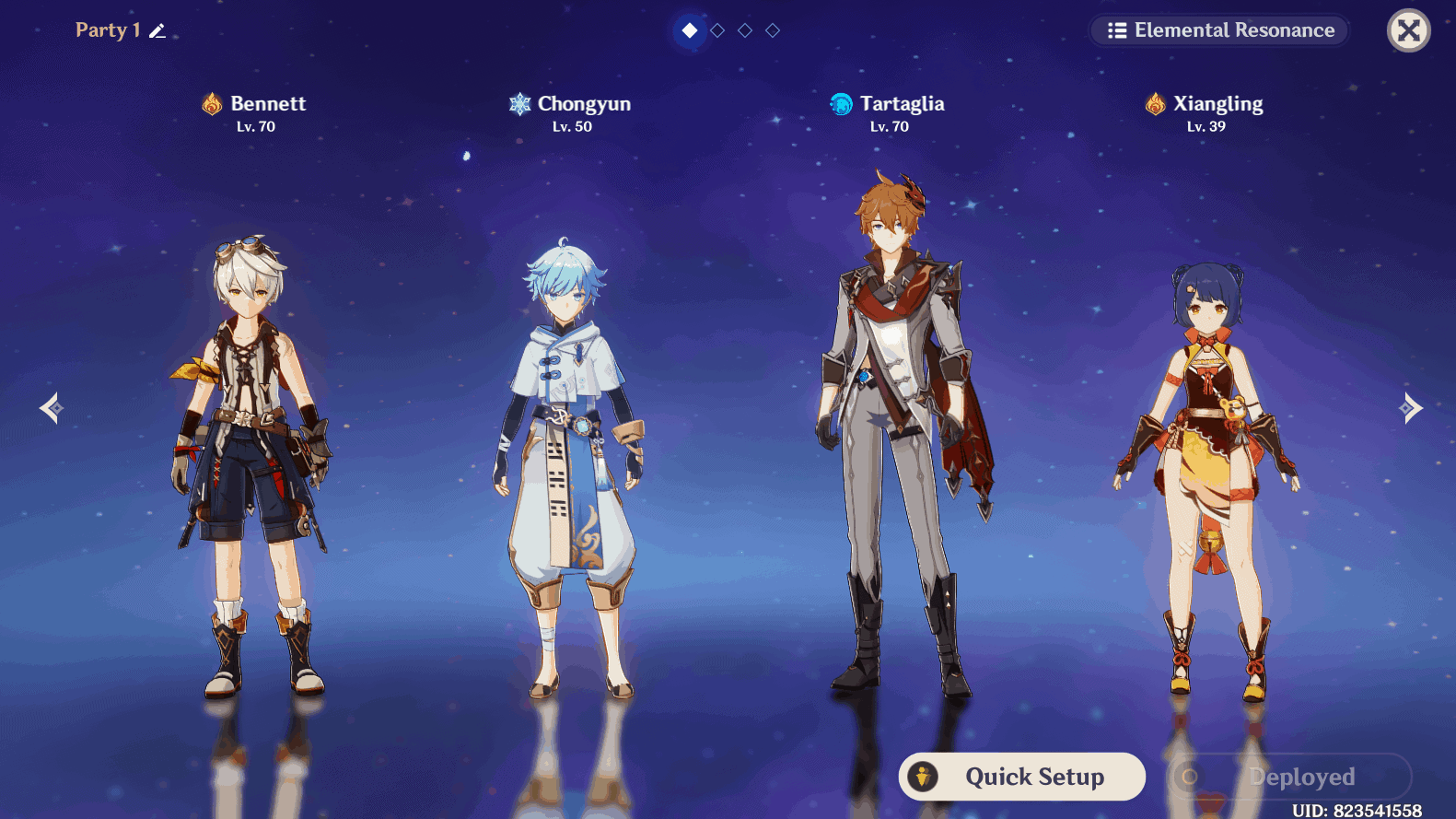Rename Party 1 with the pencil icon
Image resolution: width=1456 pixels, height=819 pixels.
[x=157, y=31]
